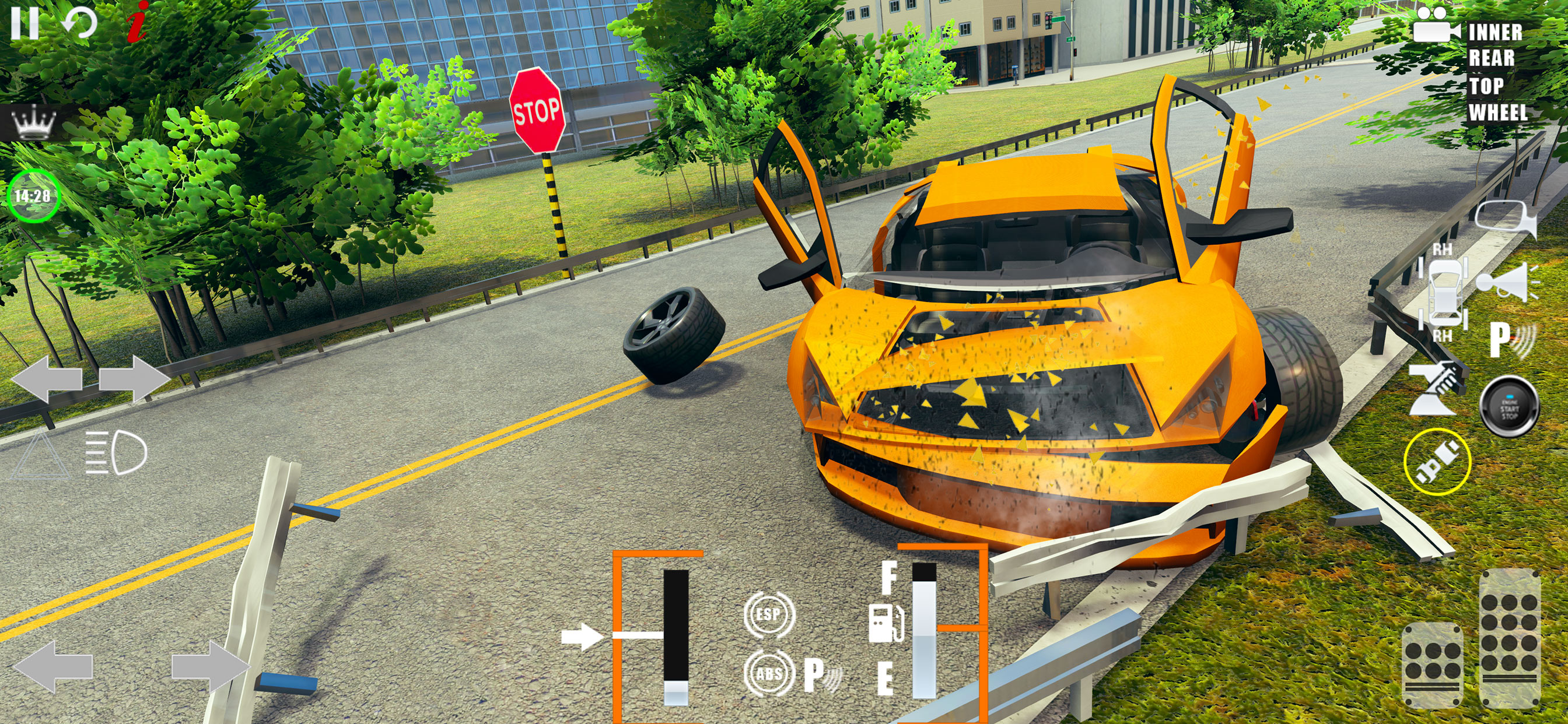Viewport: 1568px width, 724px height.
Task: Honk the horn
Action: click(x=1506, y=283)
